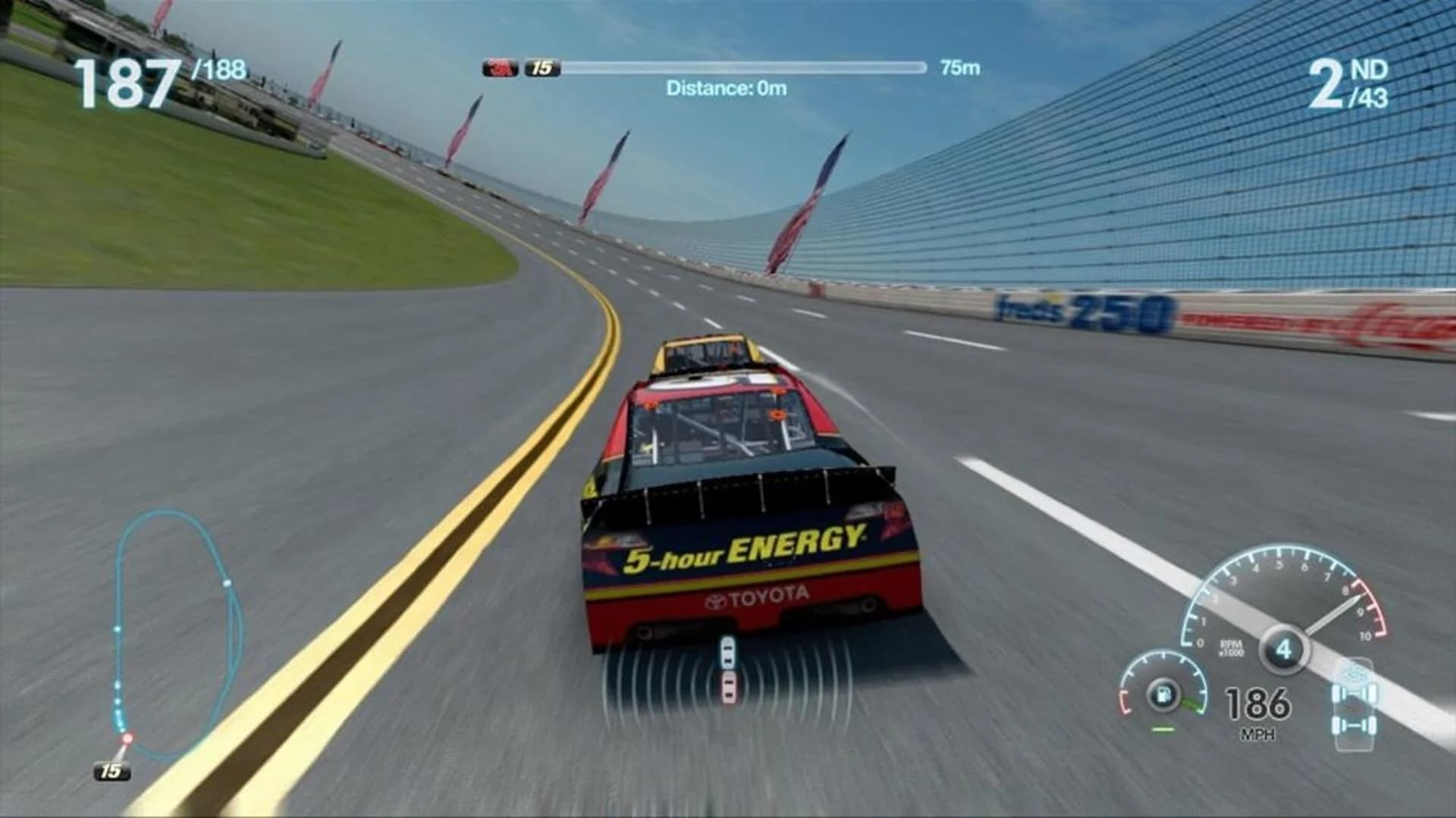The image size is (1456, 818).
Task: Select the car number 15 badge
Action: pos(541,67)
